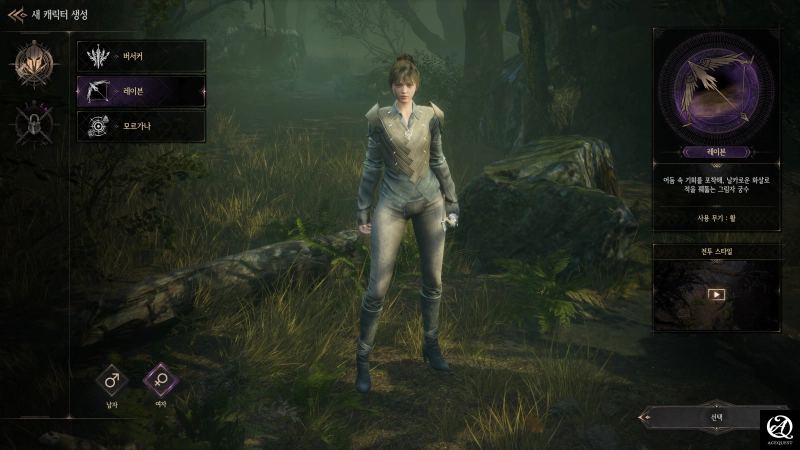Select the warrior helmet class group emblem
The image size is (800, 450).
[34, 64]
